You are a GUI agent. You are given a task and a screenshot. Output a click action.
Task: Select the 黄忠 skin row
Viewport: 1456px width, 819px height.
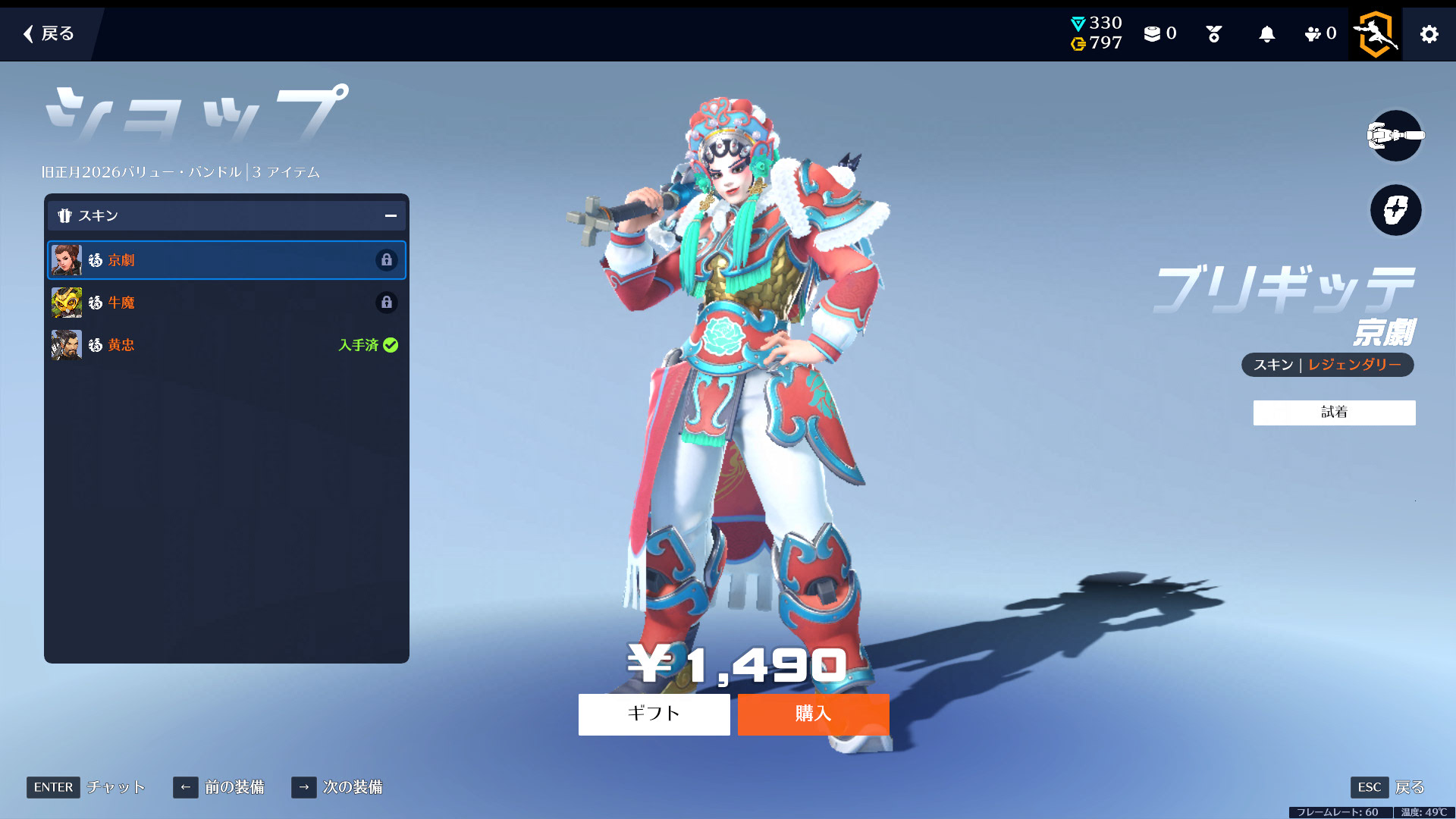226,345
